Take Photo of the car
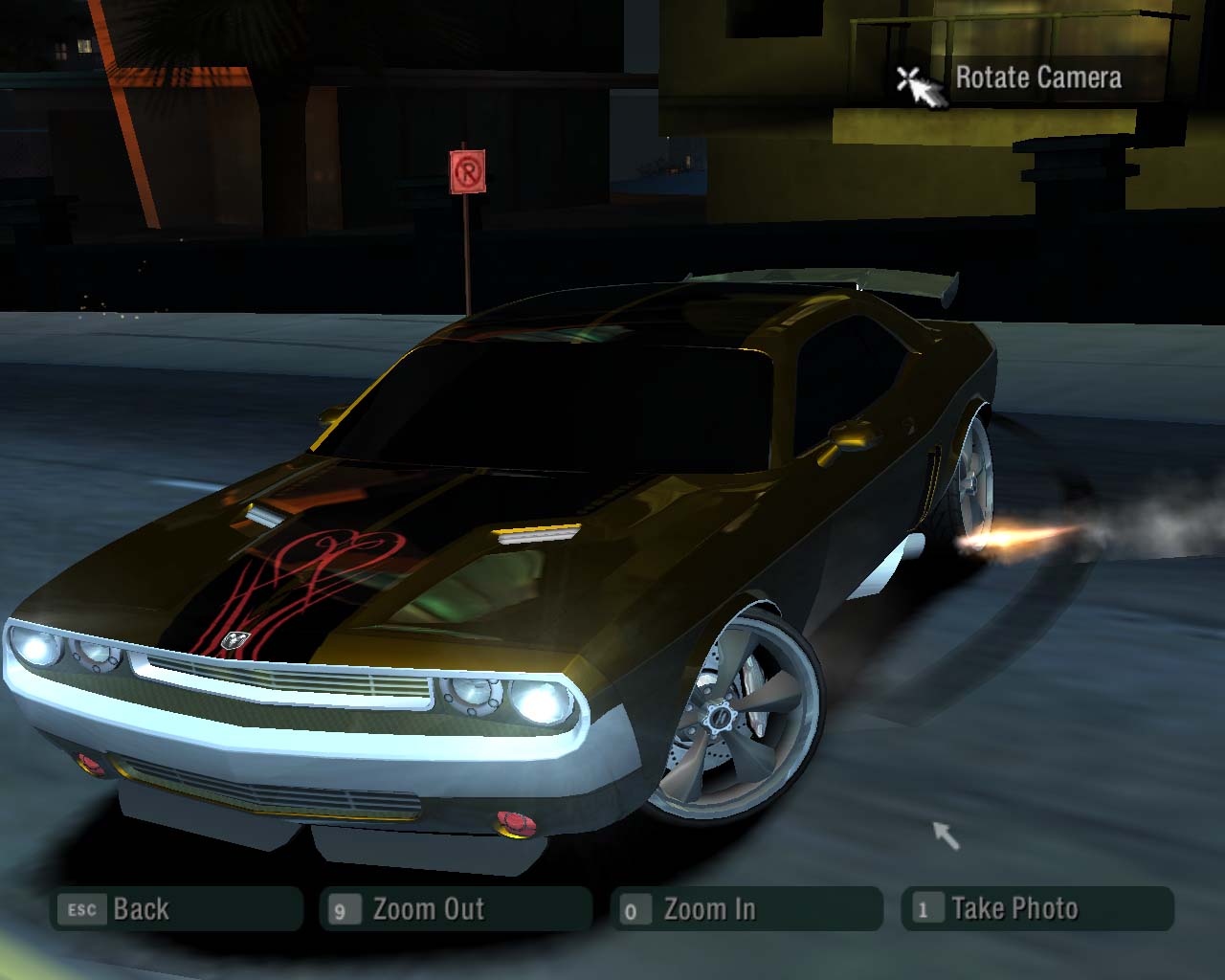The image size is (1225, 980). tap(1036, 909)
